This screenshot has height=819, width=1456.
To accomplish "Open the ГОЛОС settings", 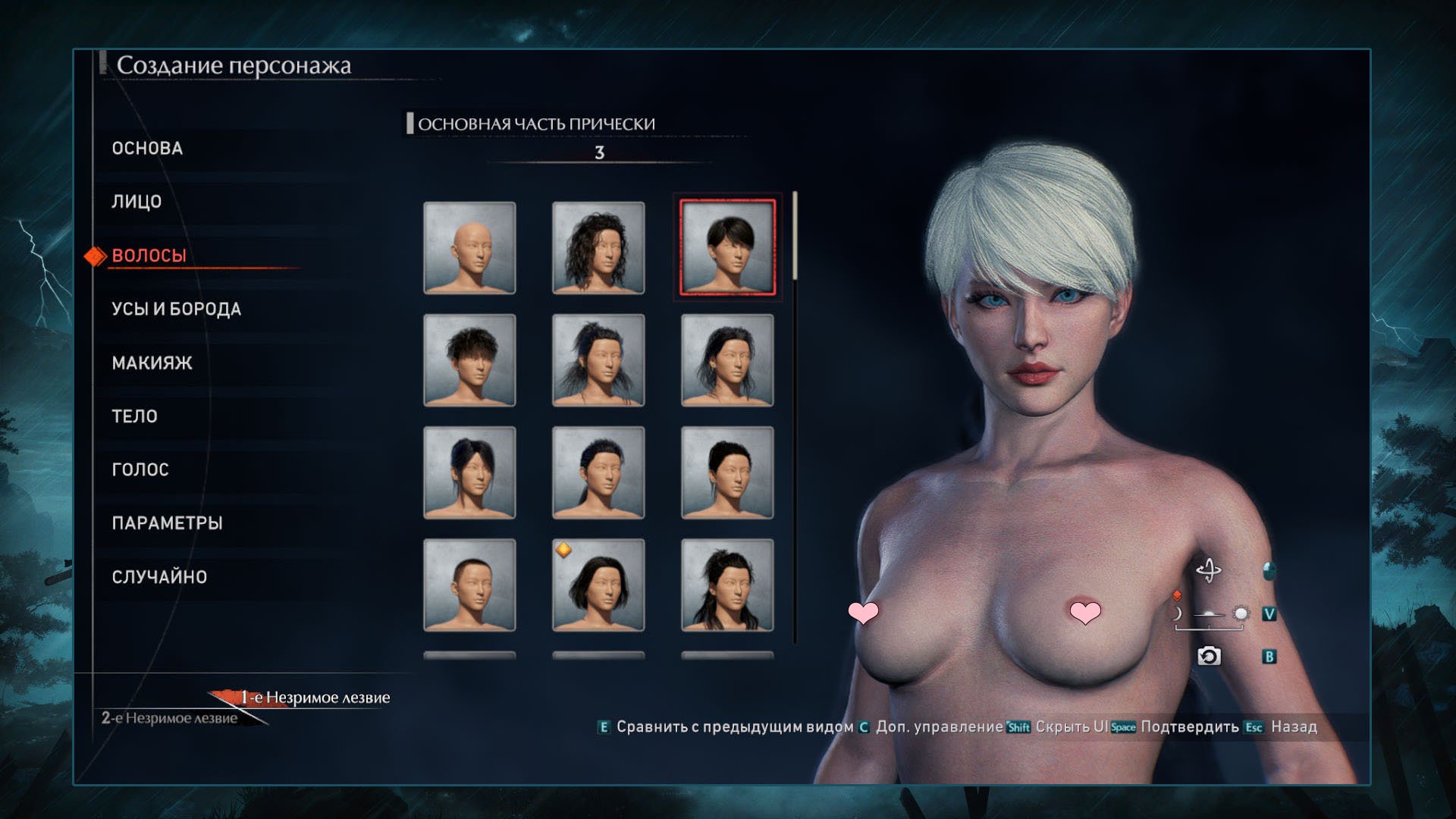I will pyautogui.click(x=140, y=470).
